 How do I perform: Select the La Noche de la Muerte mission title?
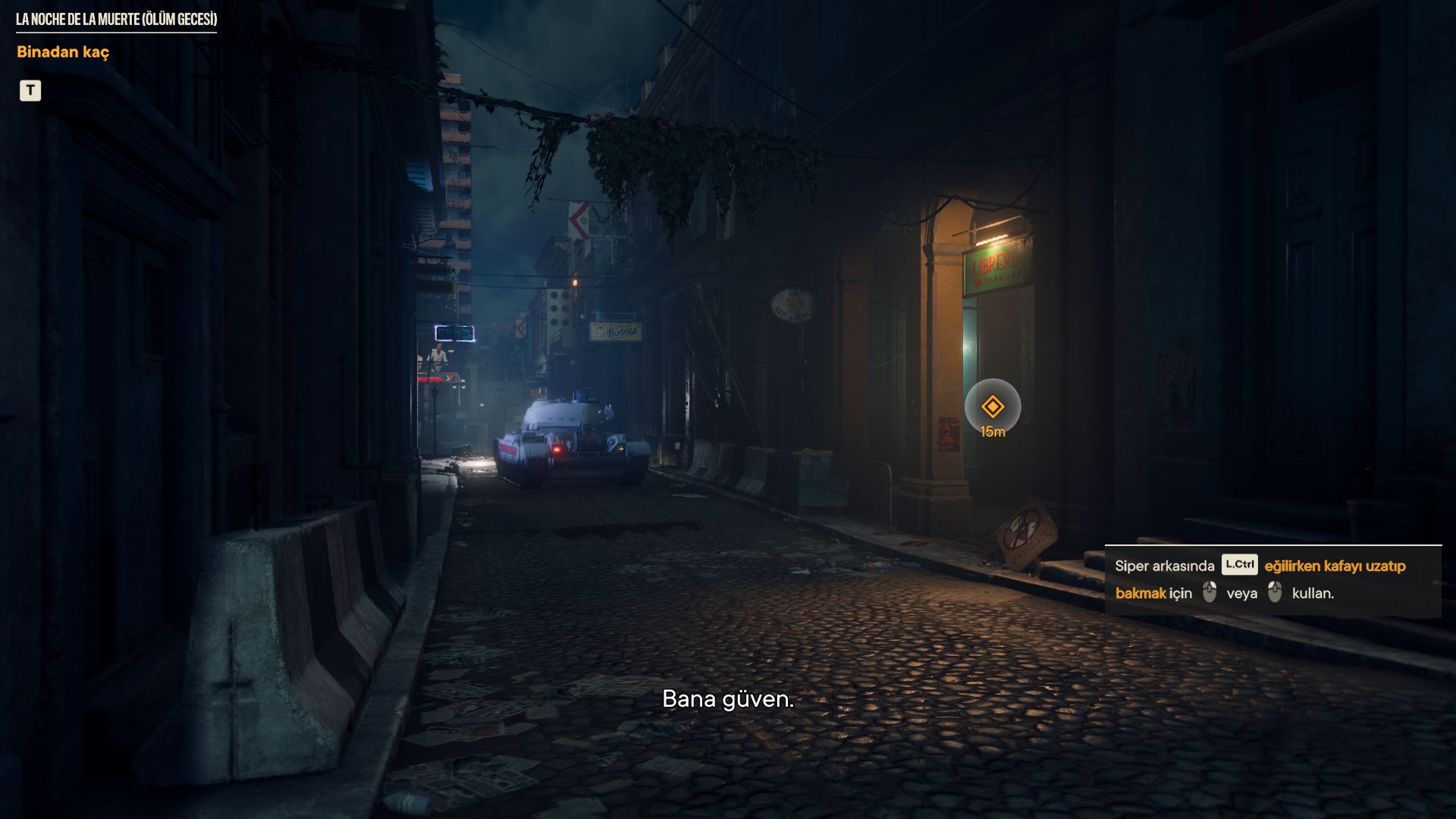pos(116,20)
